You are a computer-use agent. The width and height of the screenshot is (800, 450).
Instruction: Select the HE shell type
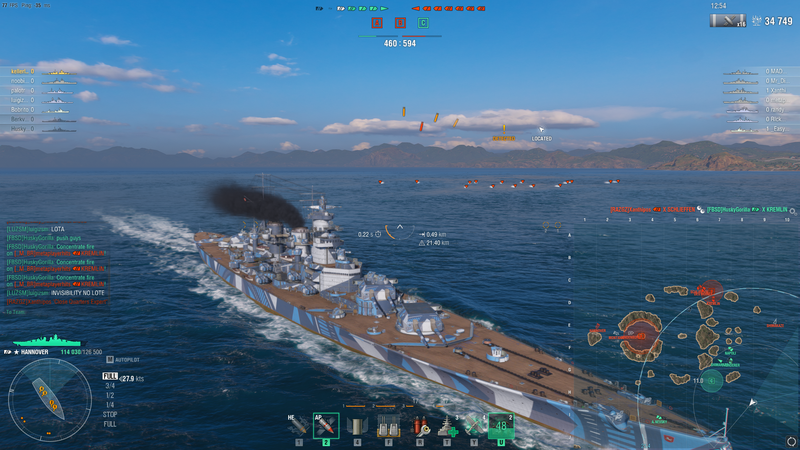298,427
